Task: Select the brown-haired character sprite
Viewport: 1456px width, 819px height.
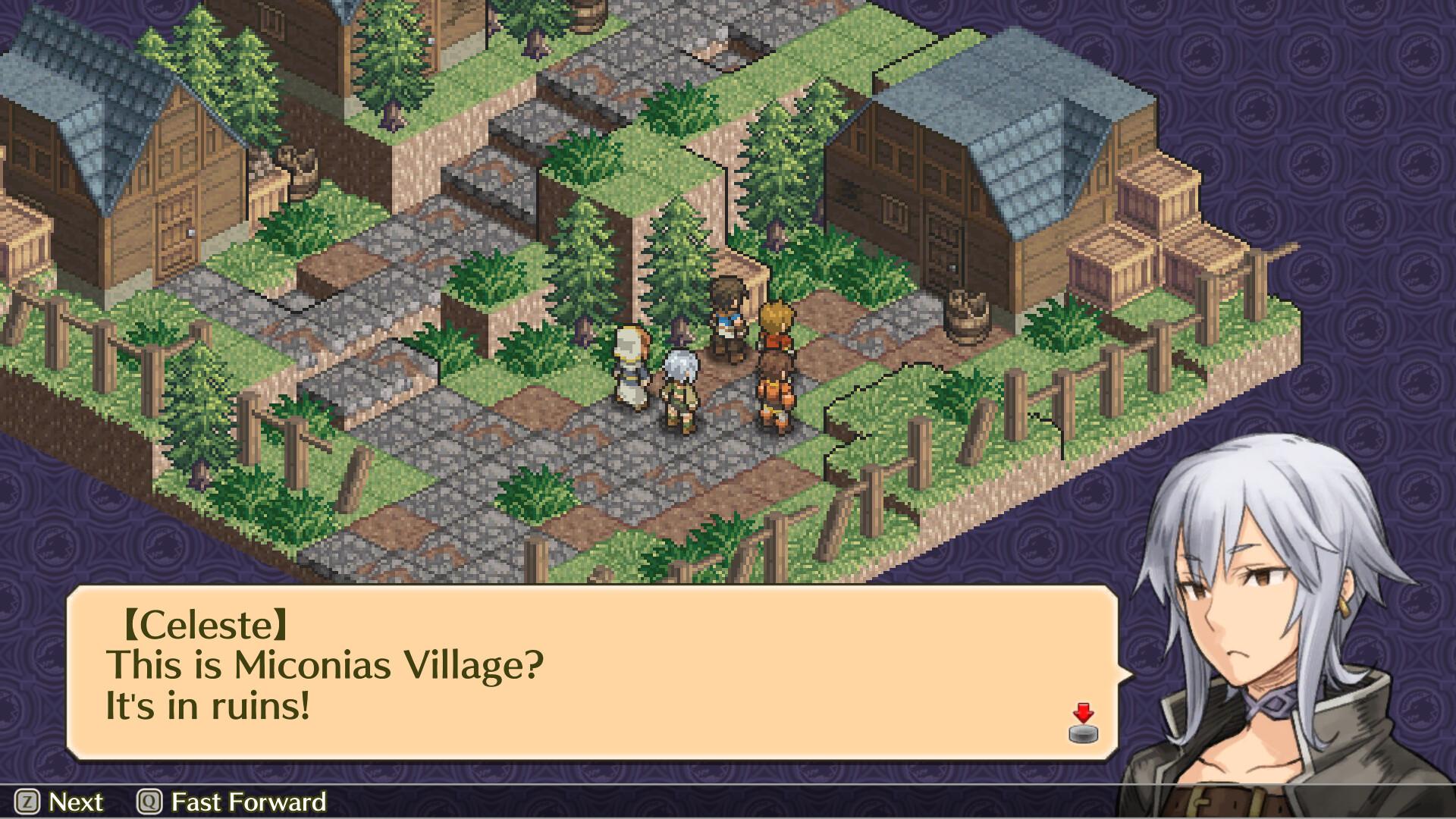Action: coord(730,318)
